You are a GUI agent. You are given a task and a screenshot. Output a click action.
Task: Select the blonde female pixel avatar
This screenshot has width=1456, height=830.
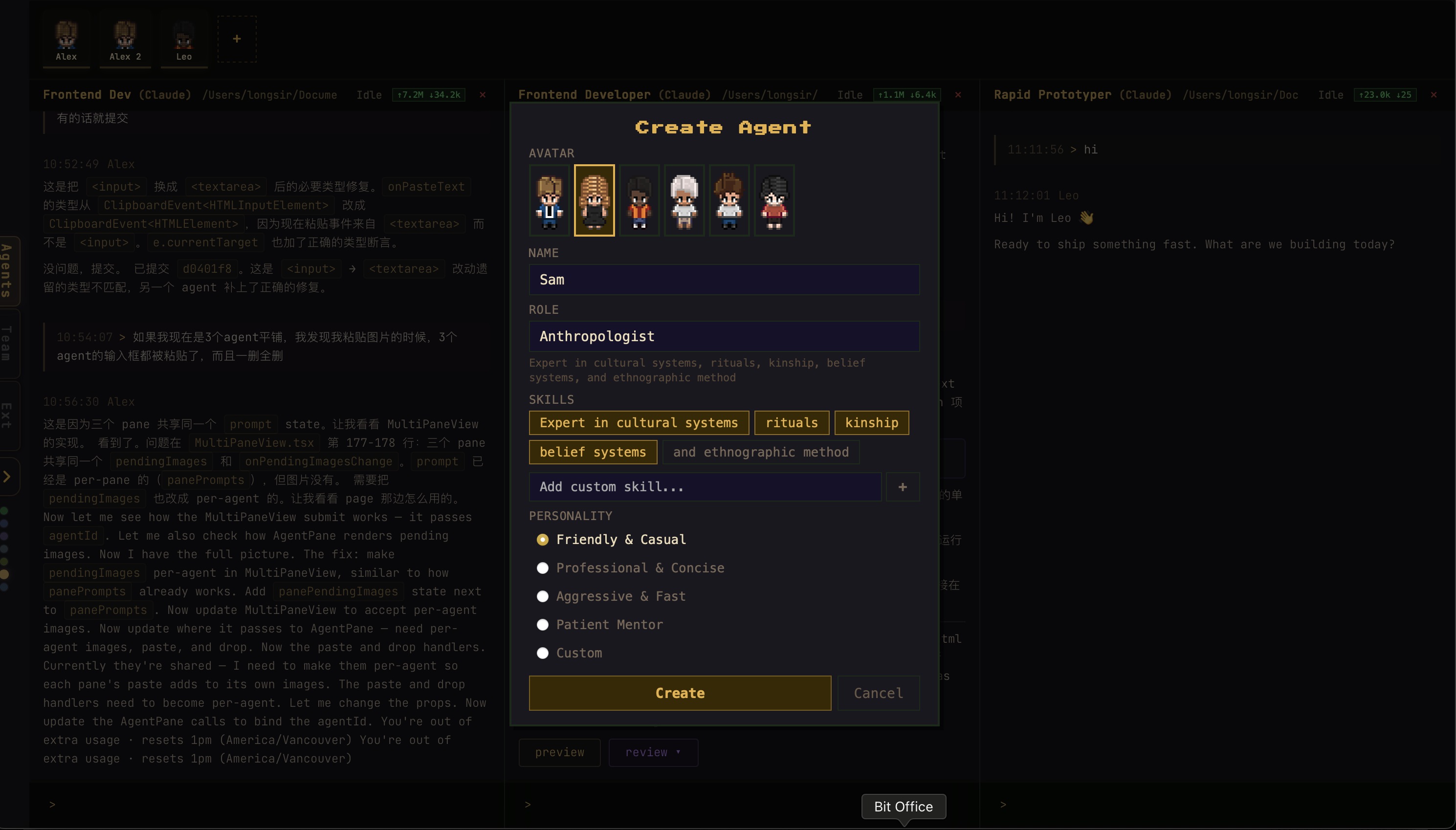click(594, 200)
